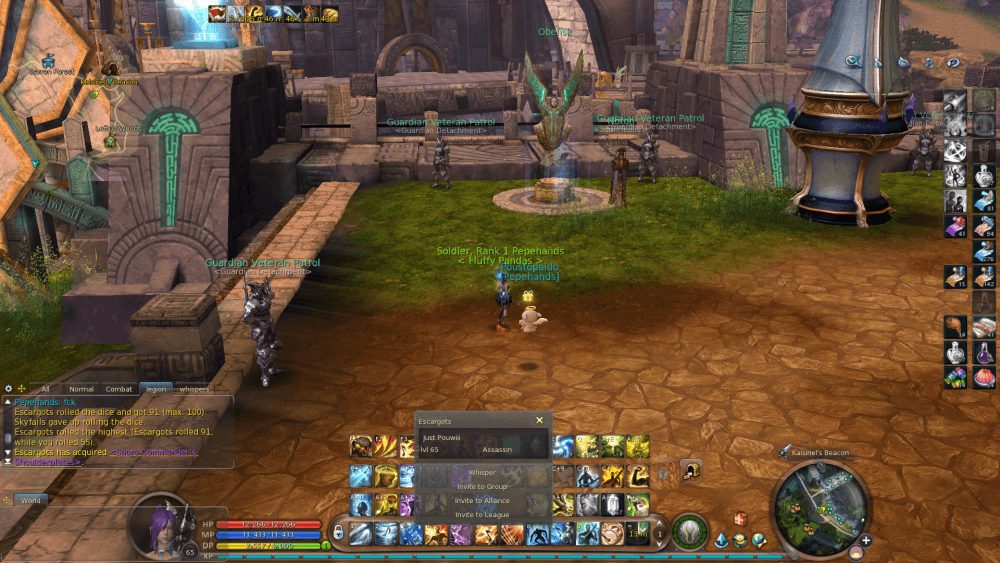Show the Whispers chat tab
The width and height of the screenshot is (1000, 563).
(x=194, y=389)
